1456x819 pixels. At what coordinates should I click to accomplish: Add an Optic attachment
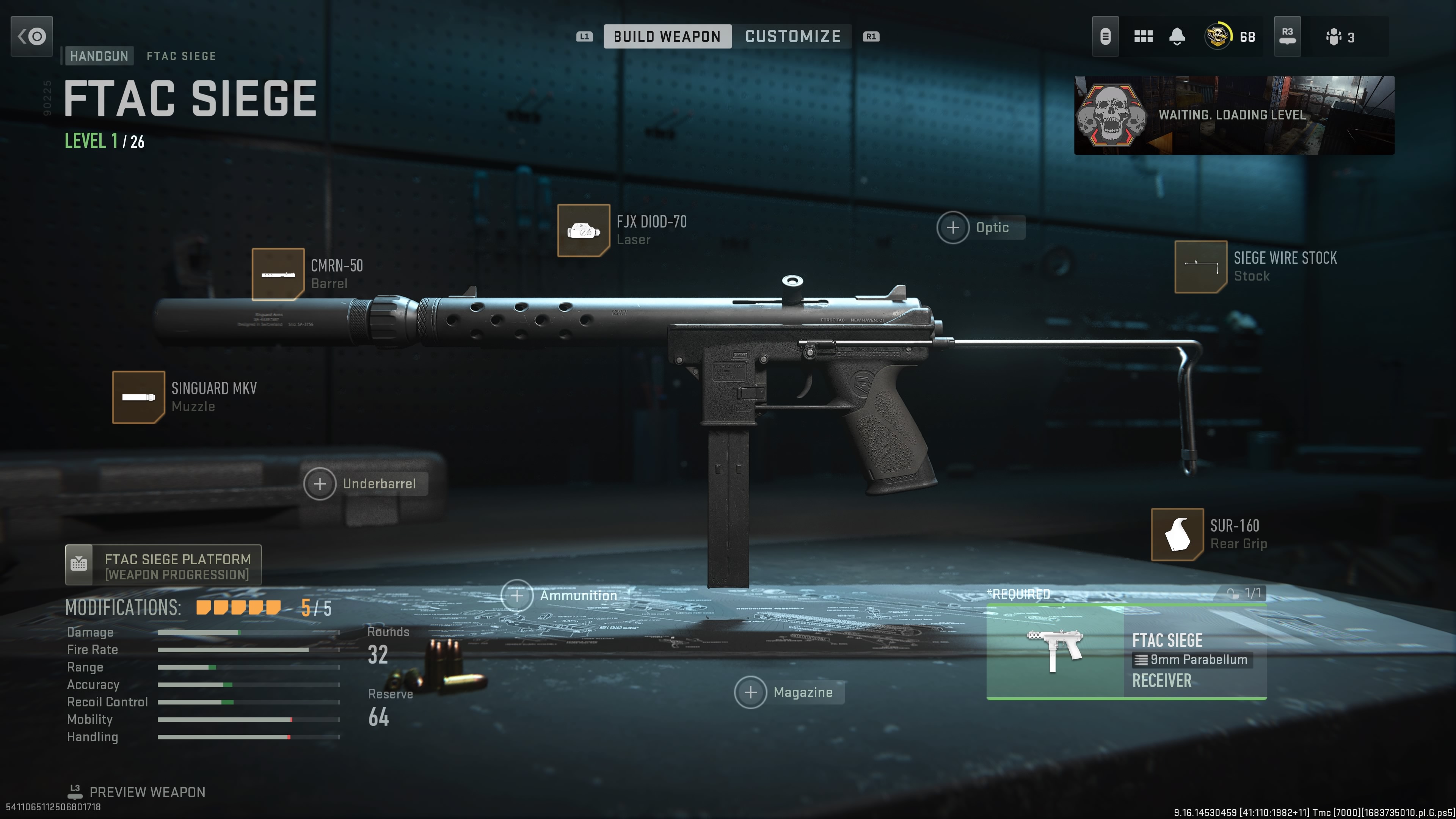953,228
